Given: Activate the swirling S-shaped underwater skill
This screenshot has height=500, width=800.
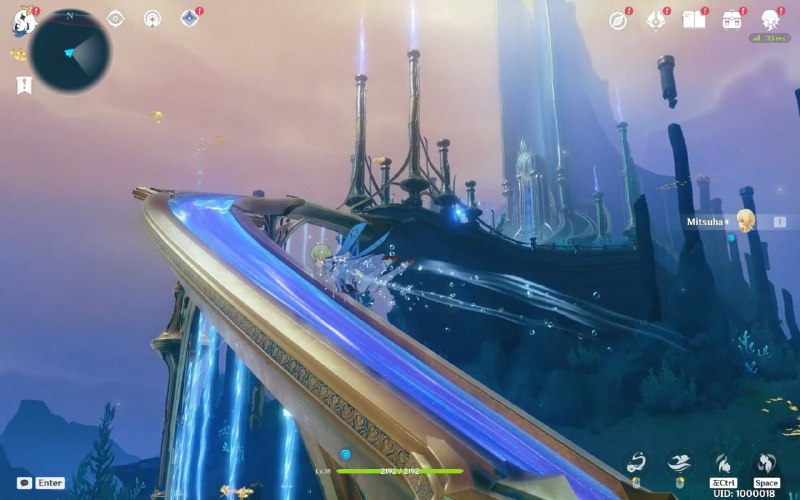Looking at the screenshot, I should pyautogui.click(x=636, y=461).
